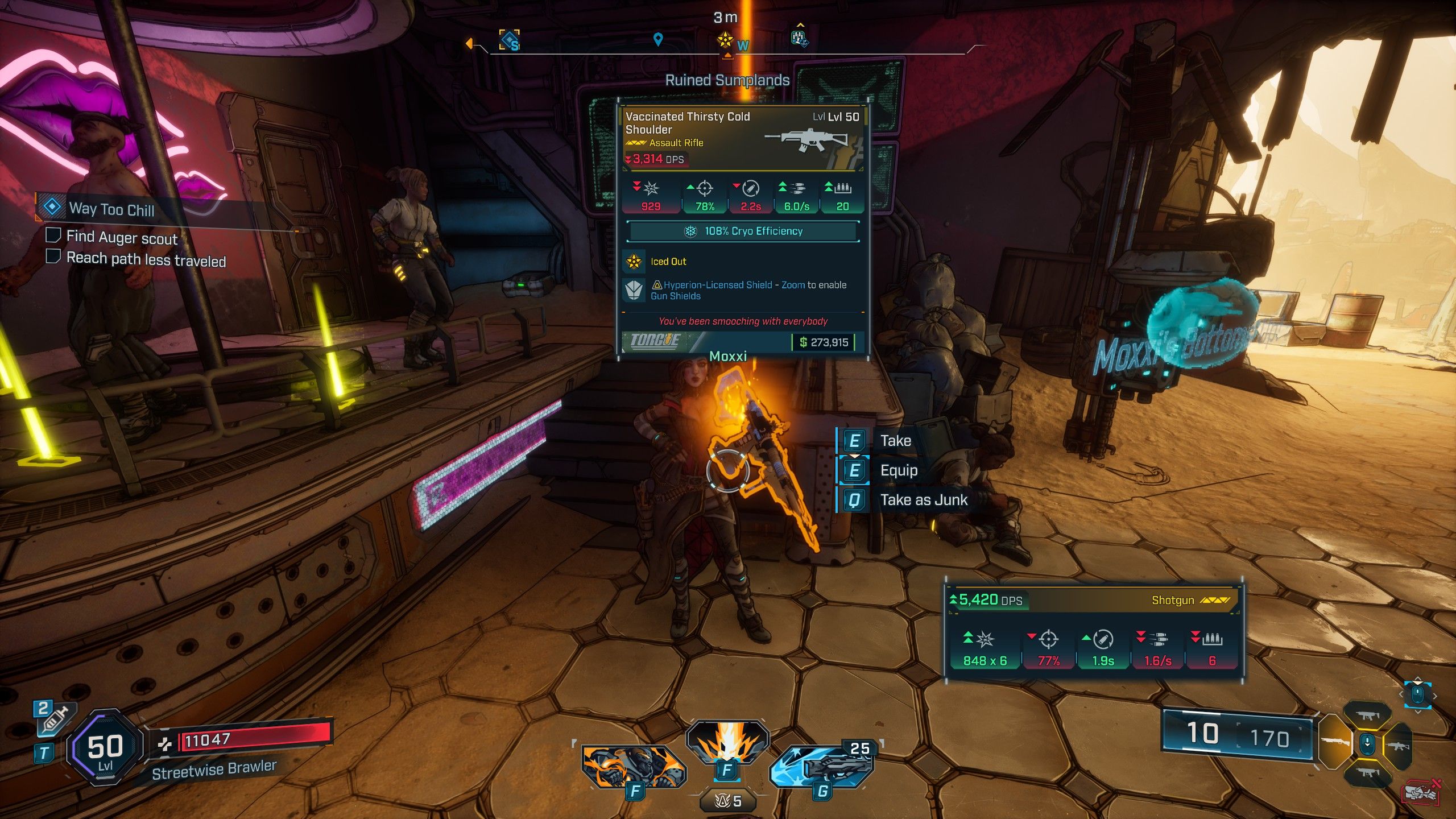The width and height of the screenshot is (1456, 819).
Task: Choose Equip for the assault rifle
Action: (898, 470)
